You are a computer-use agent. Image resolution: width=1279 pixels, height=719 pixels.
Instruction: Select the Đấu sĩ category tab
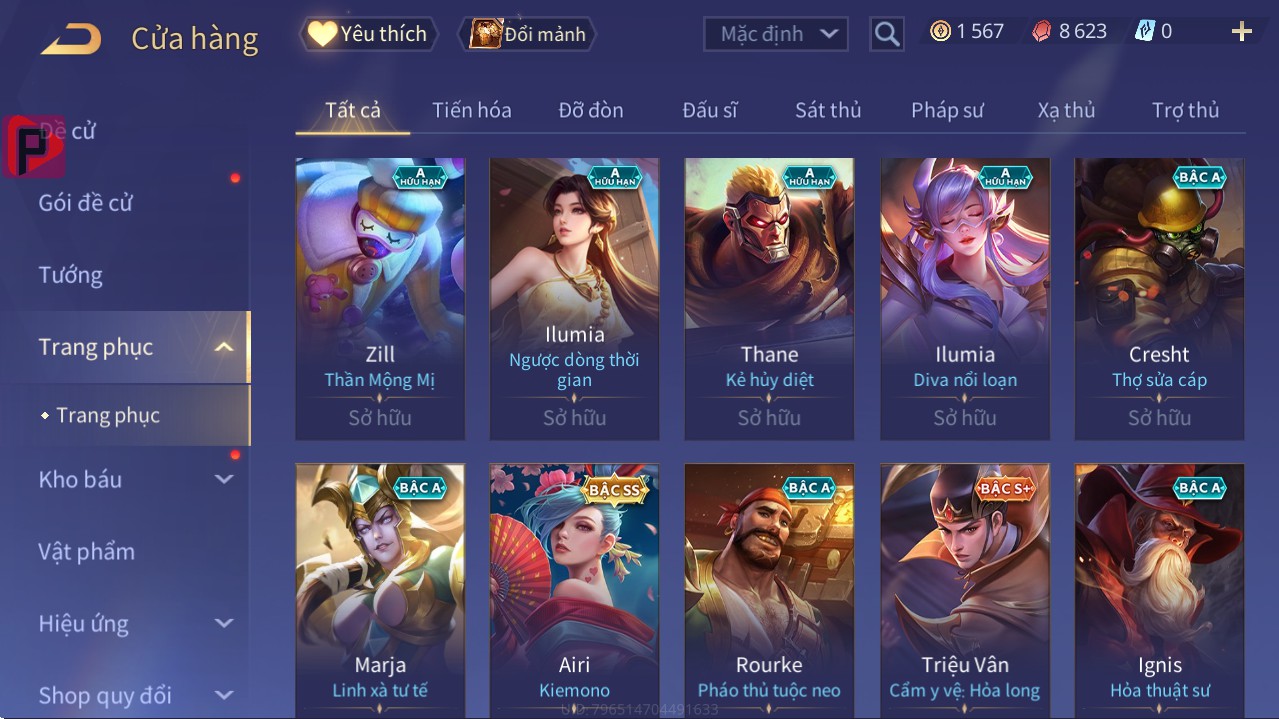[709, 110]
